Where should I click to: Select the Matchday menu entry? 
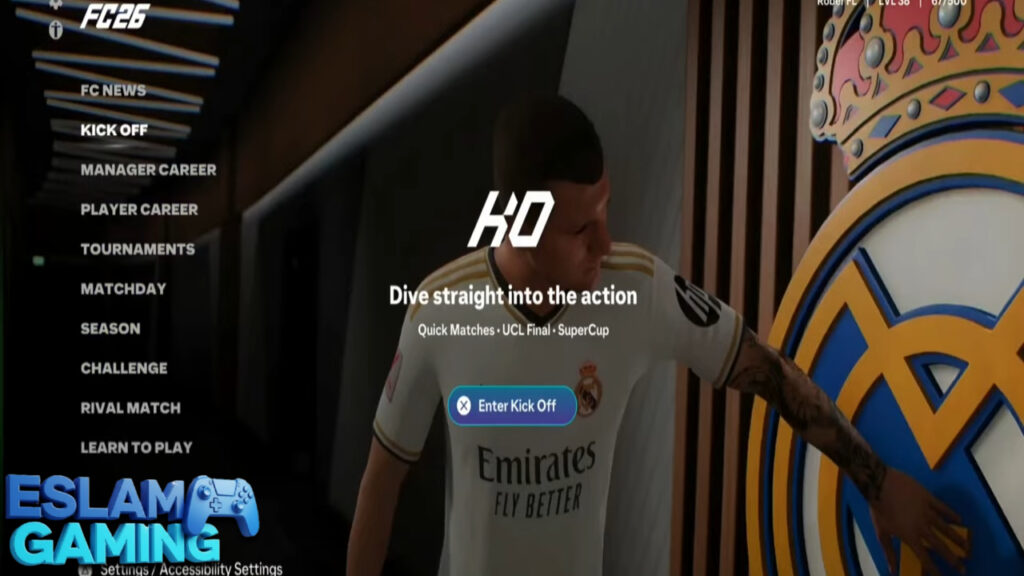(x=123, y=289)
